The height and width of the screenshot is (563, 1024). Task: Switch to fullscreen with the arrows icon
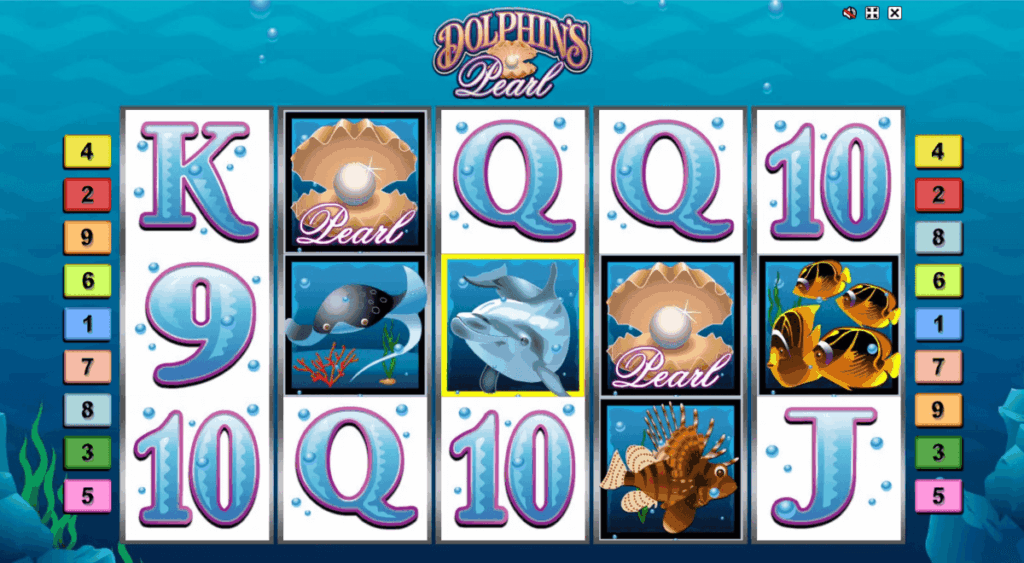point(873,13)
